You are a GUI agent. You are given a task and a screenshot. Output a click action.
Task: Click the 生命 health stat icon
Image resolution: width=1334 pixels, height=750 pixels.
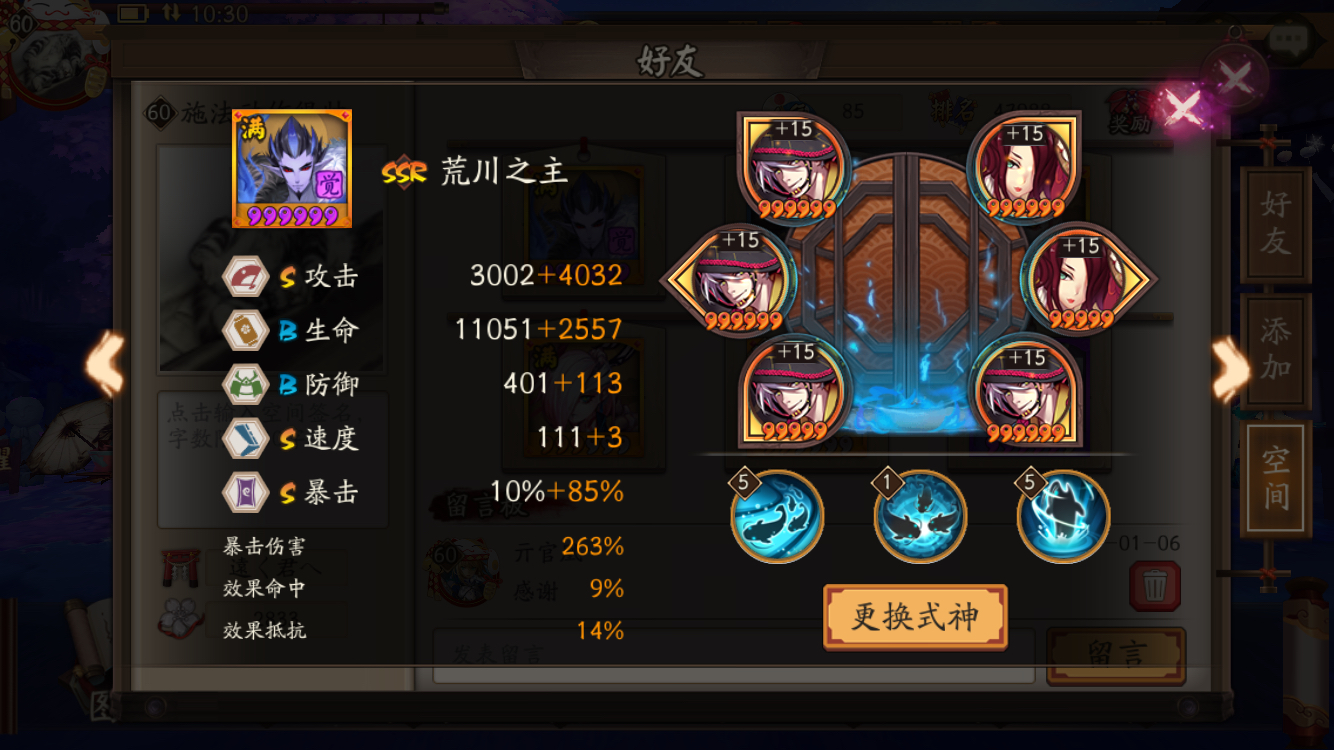point(245,330)
